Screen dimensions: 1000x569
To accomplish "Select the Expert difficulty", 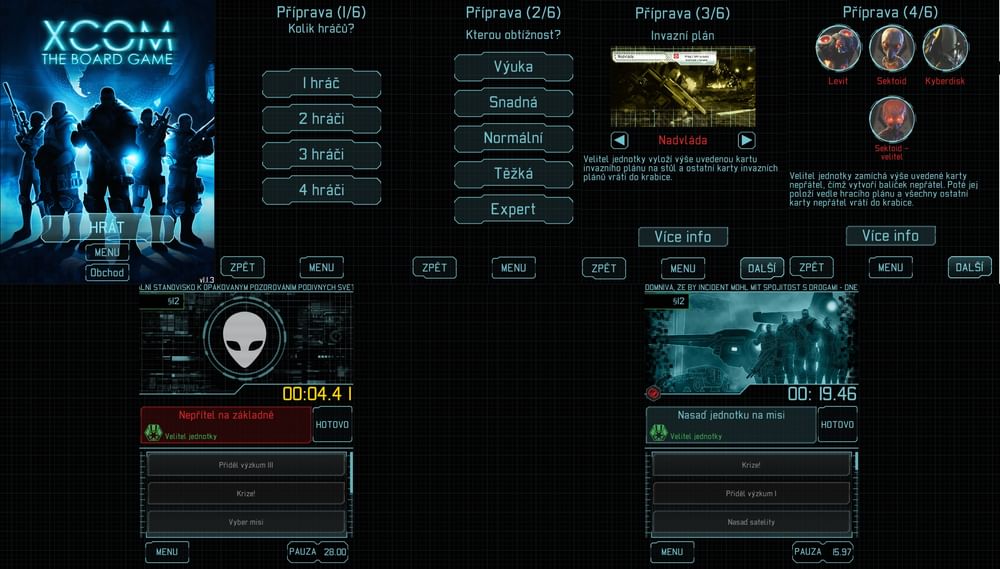I will point(513,210).
